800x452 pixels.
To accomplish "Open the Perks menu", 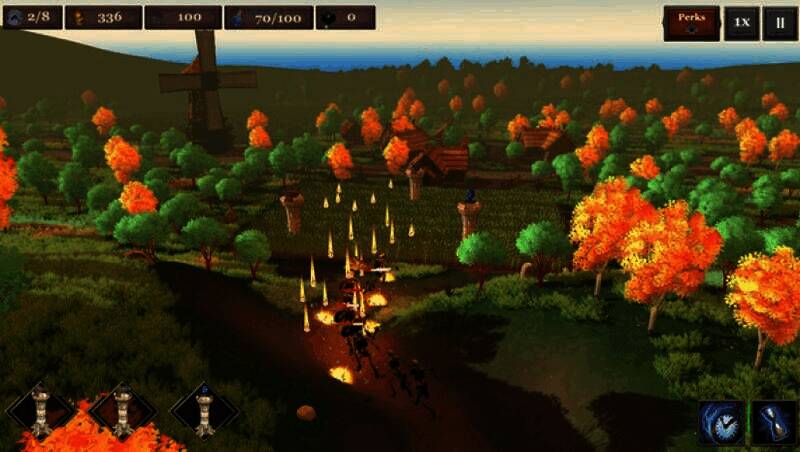I will [x=691, y=23].
